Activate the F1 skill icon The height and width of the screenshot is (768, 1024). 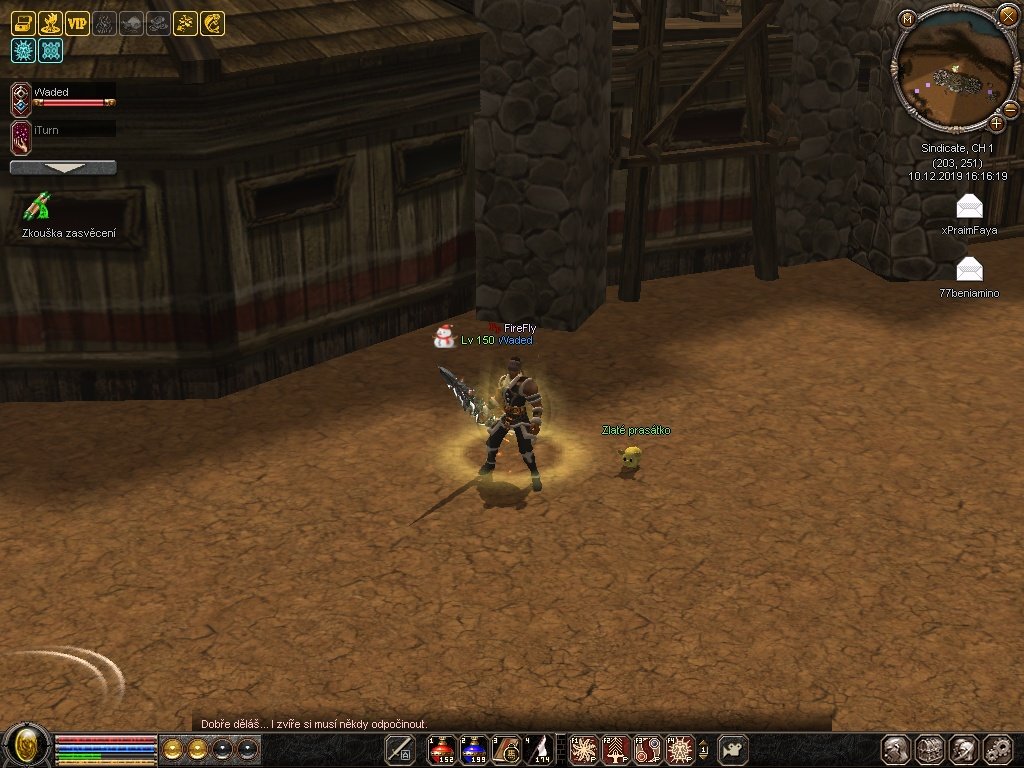pos(584,749)
